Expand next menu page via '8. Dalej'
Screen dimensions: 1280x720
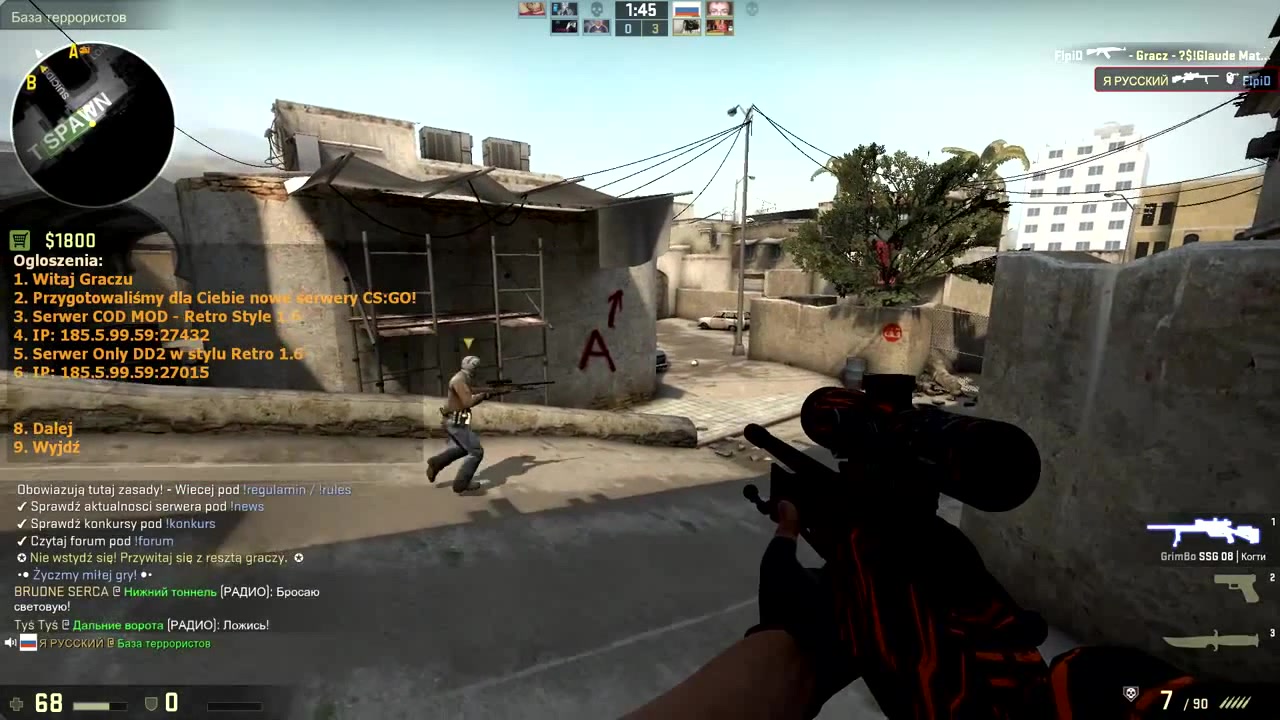(x=42, y=428)
